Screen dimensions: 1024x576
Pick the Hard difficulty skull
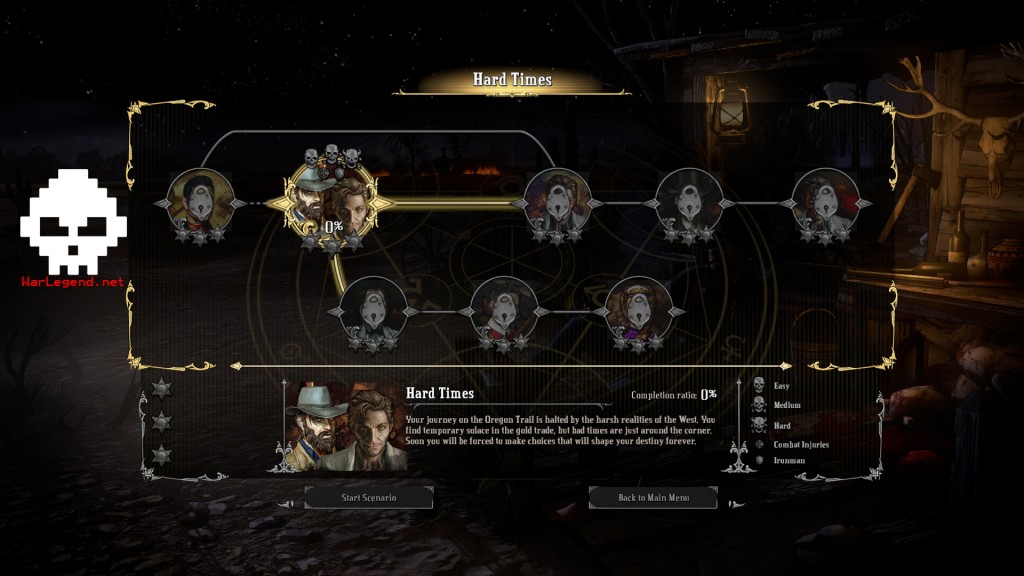(758, 425)
